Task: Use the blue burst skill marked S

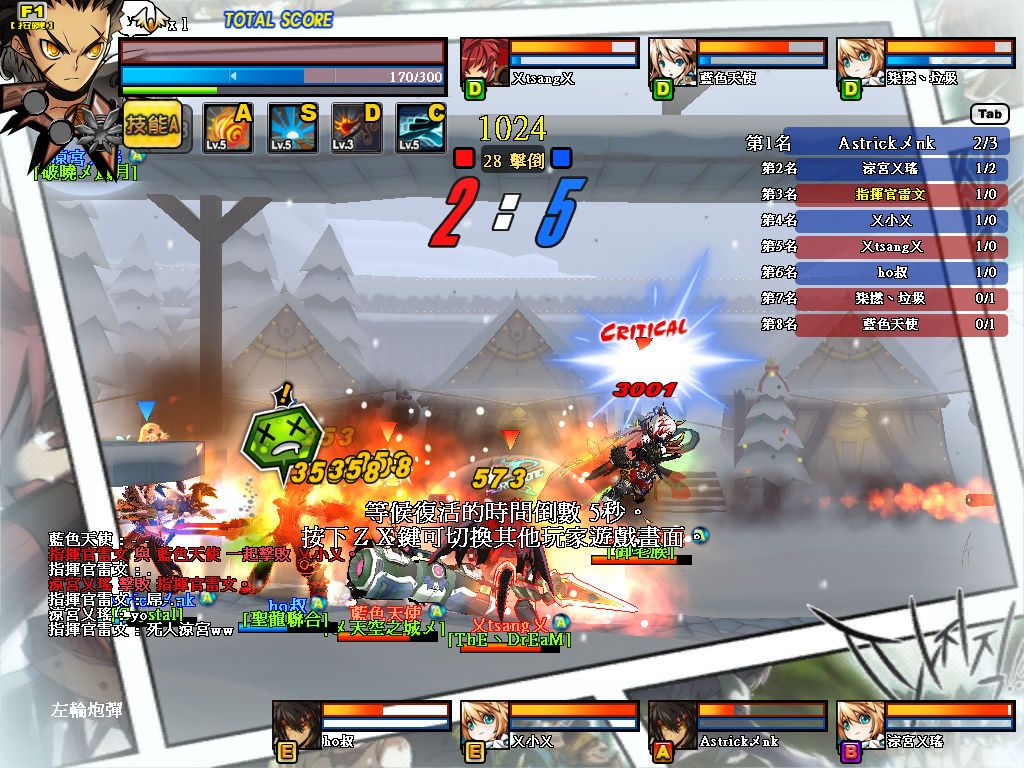Action: [x=293, y=128]
